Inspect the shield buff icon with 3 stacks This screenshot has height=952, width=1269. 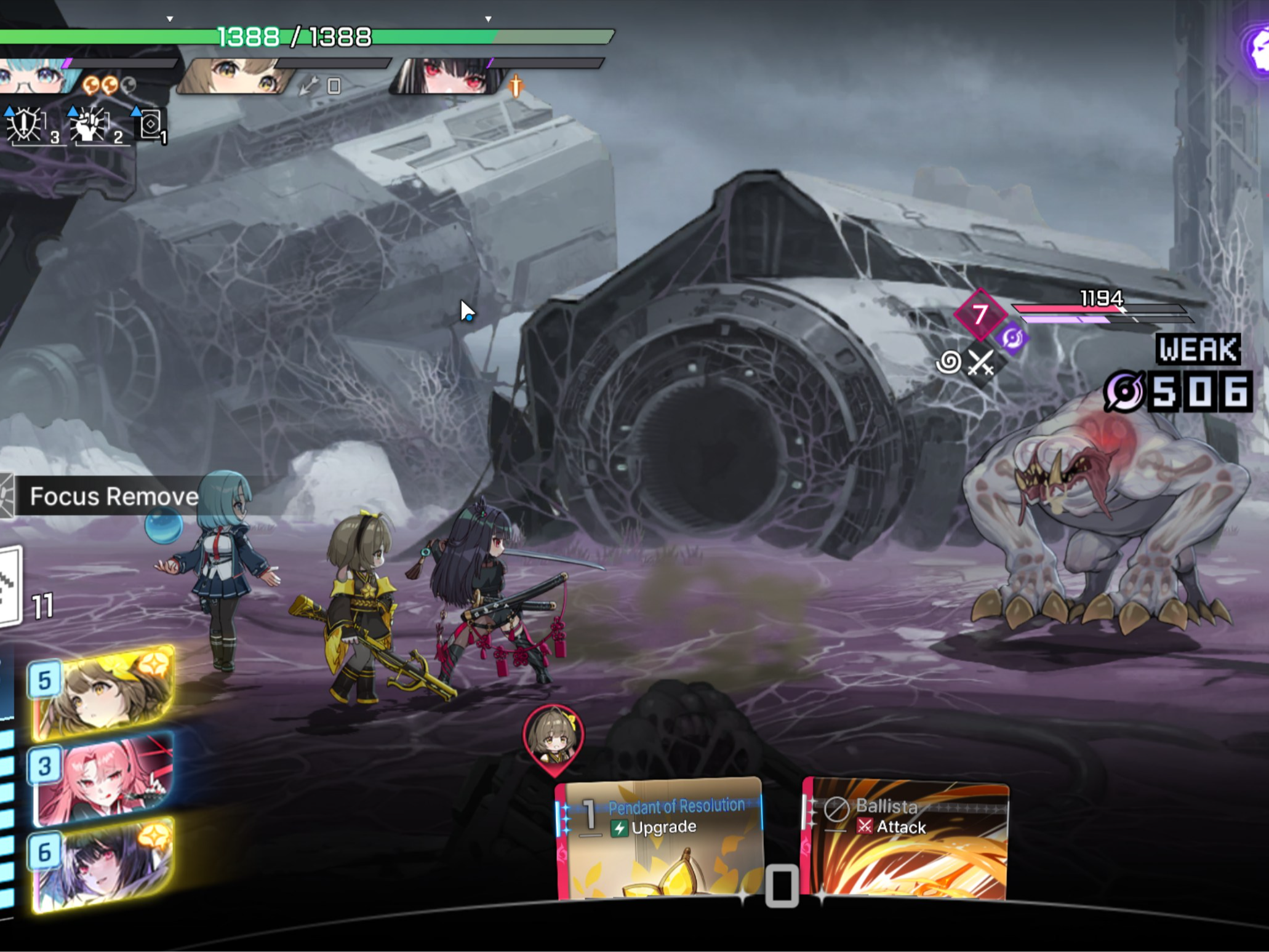(x=26, y=126)
